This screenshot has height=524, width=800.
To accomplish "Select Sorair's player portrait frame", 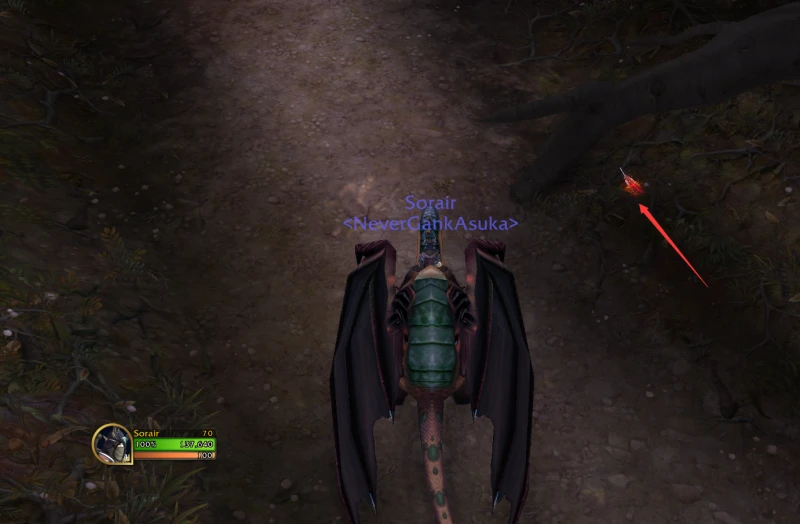I will coord(113,444).
